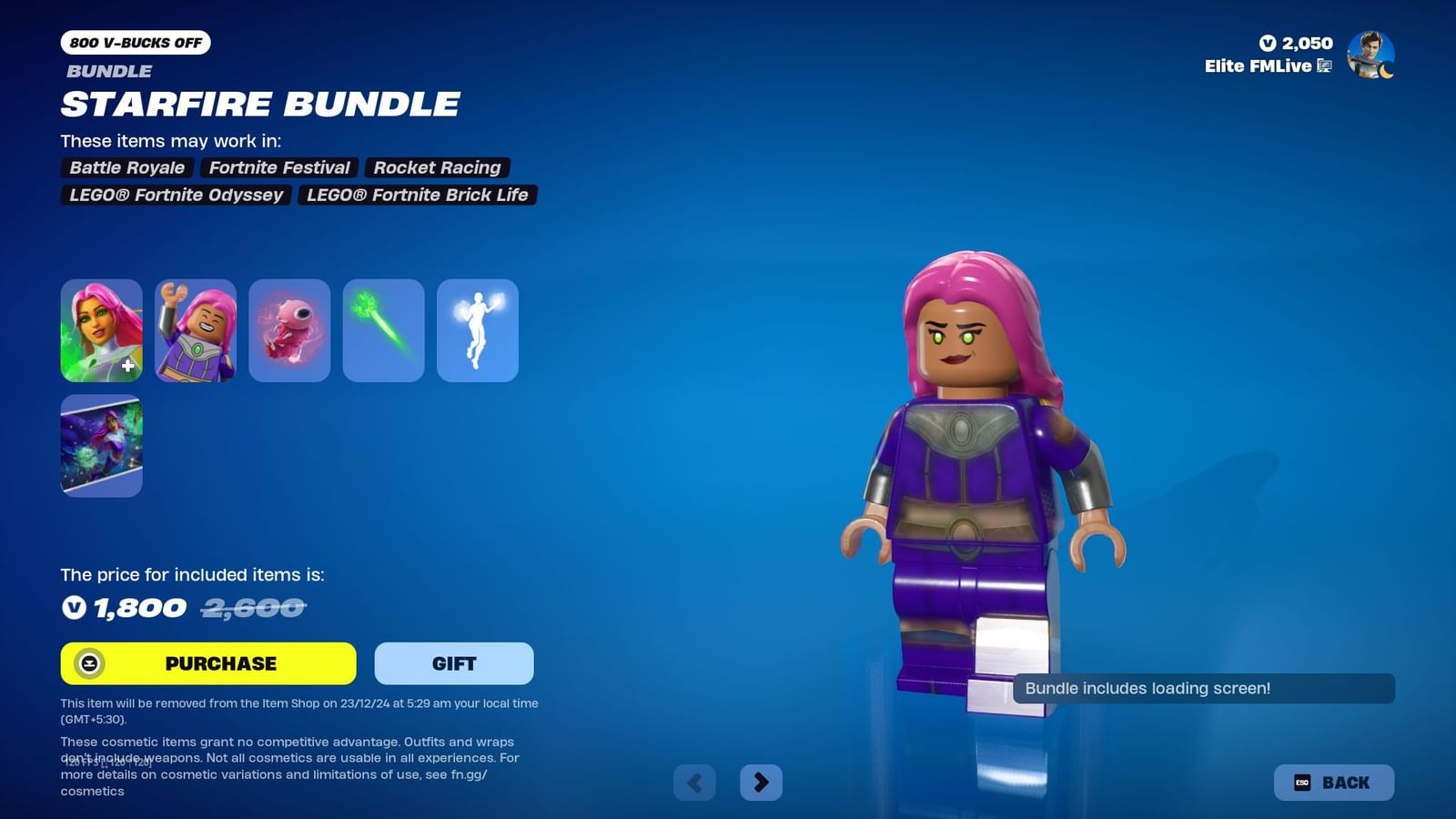The width and height of the screenshot is (1456, 819).
Task: Go back with the left arrow
Action: [x=694, y=782]
